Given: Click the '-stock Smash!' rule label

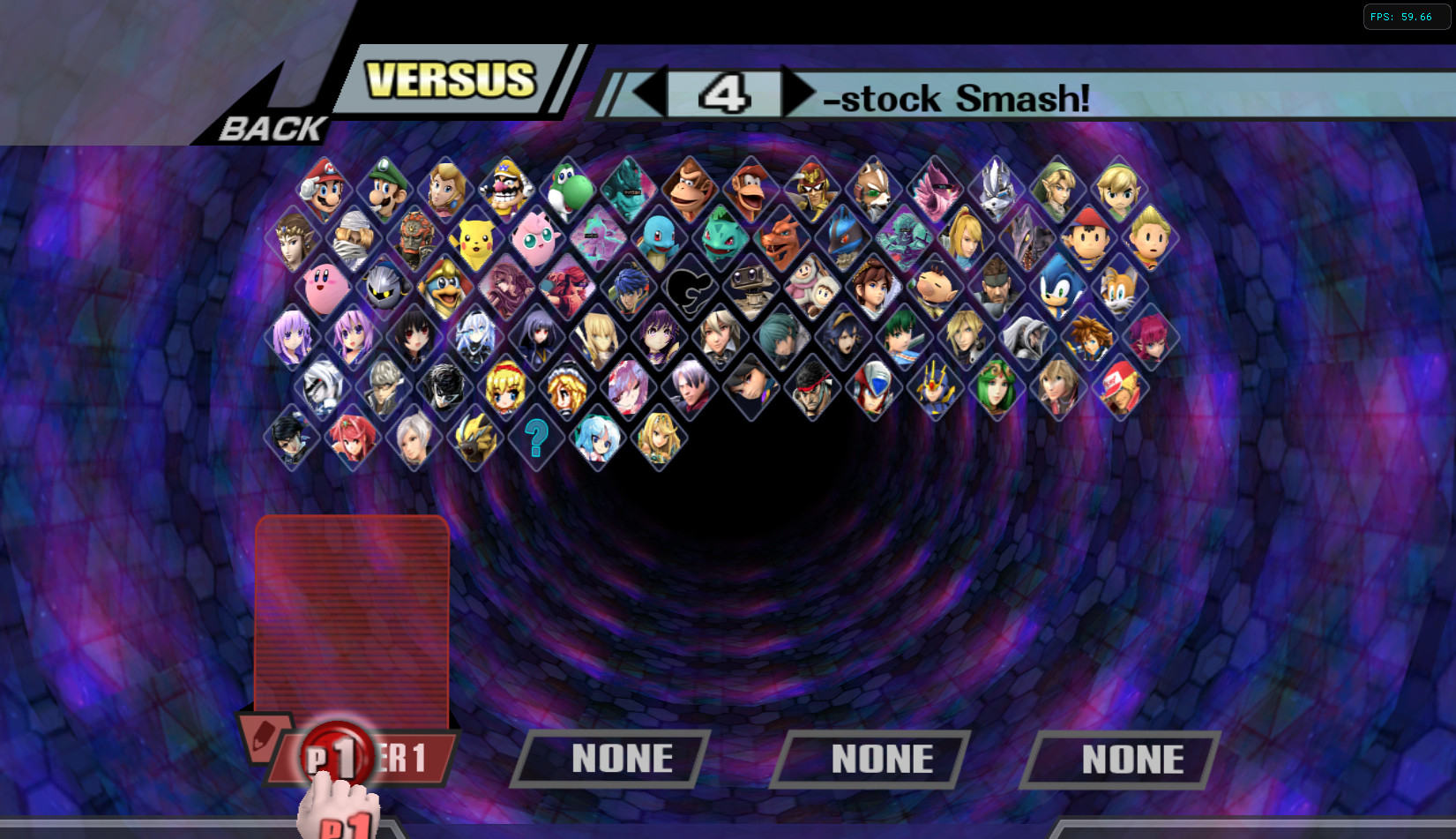Looking at the screenshot, I should click(957, 99).
